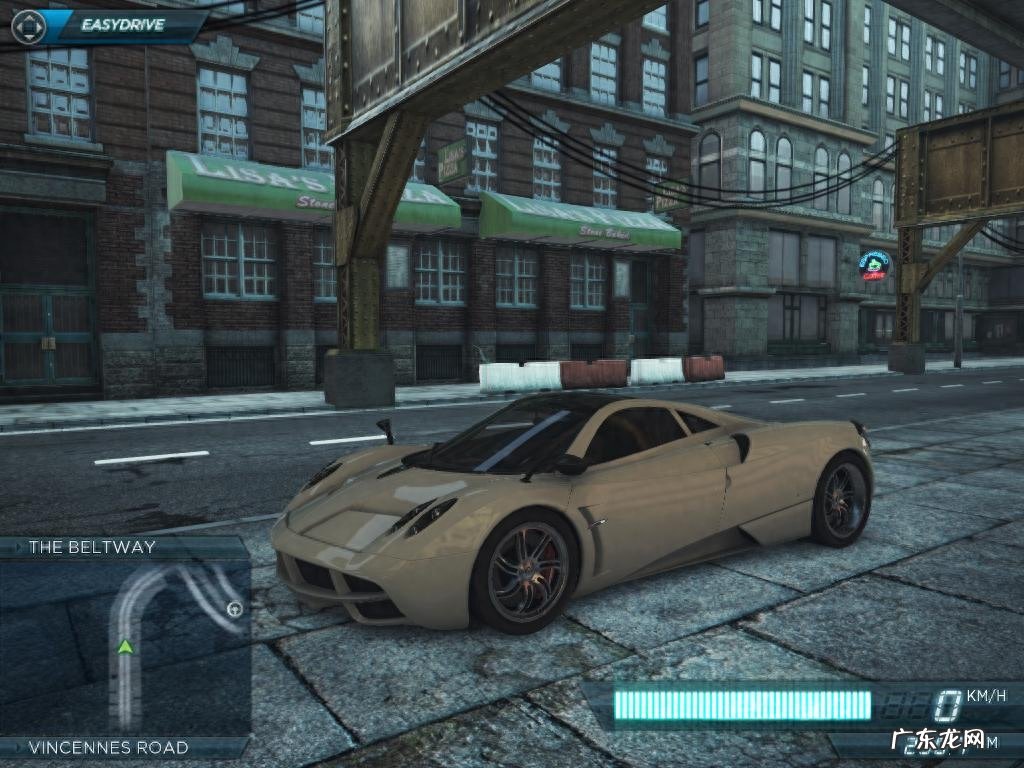Select the circular marker on the minimap
The image size is (1024, 768).
(x=235, y=607)
